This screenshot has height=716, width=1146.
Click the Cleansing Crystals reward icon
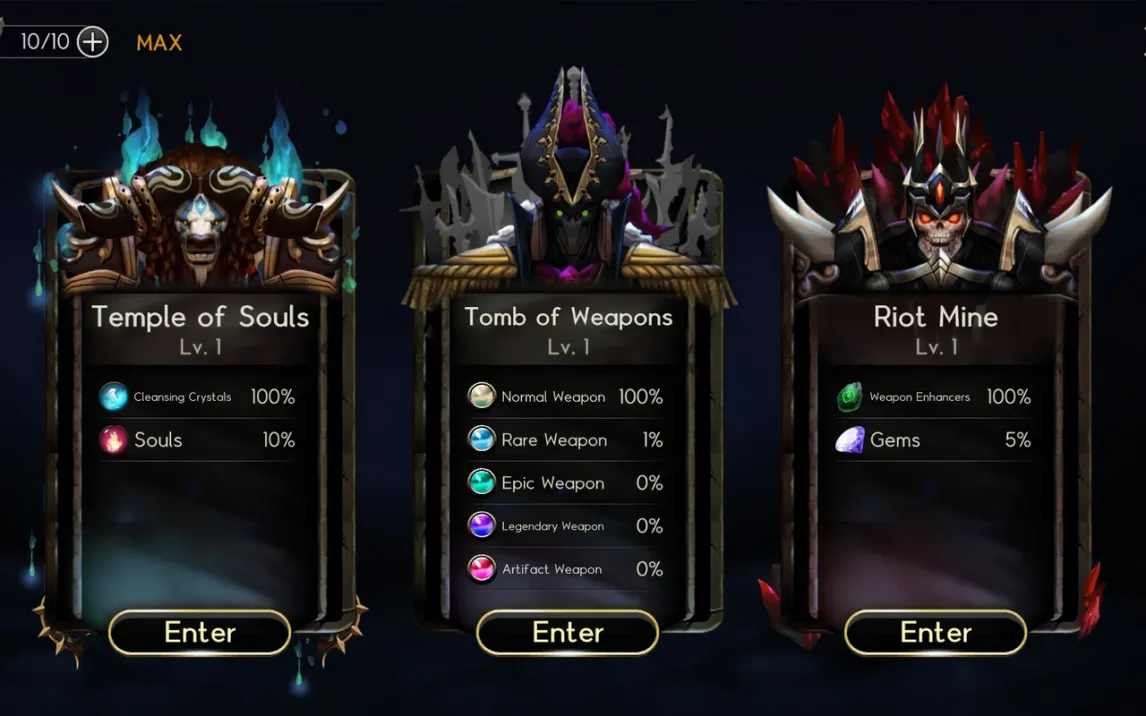click(x=114, y=397)
